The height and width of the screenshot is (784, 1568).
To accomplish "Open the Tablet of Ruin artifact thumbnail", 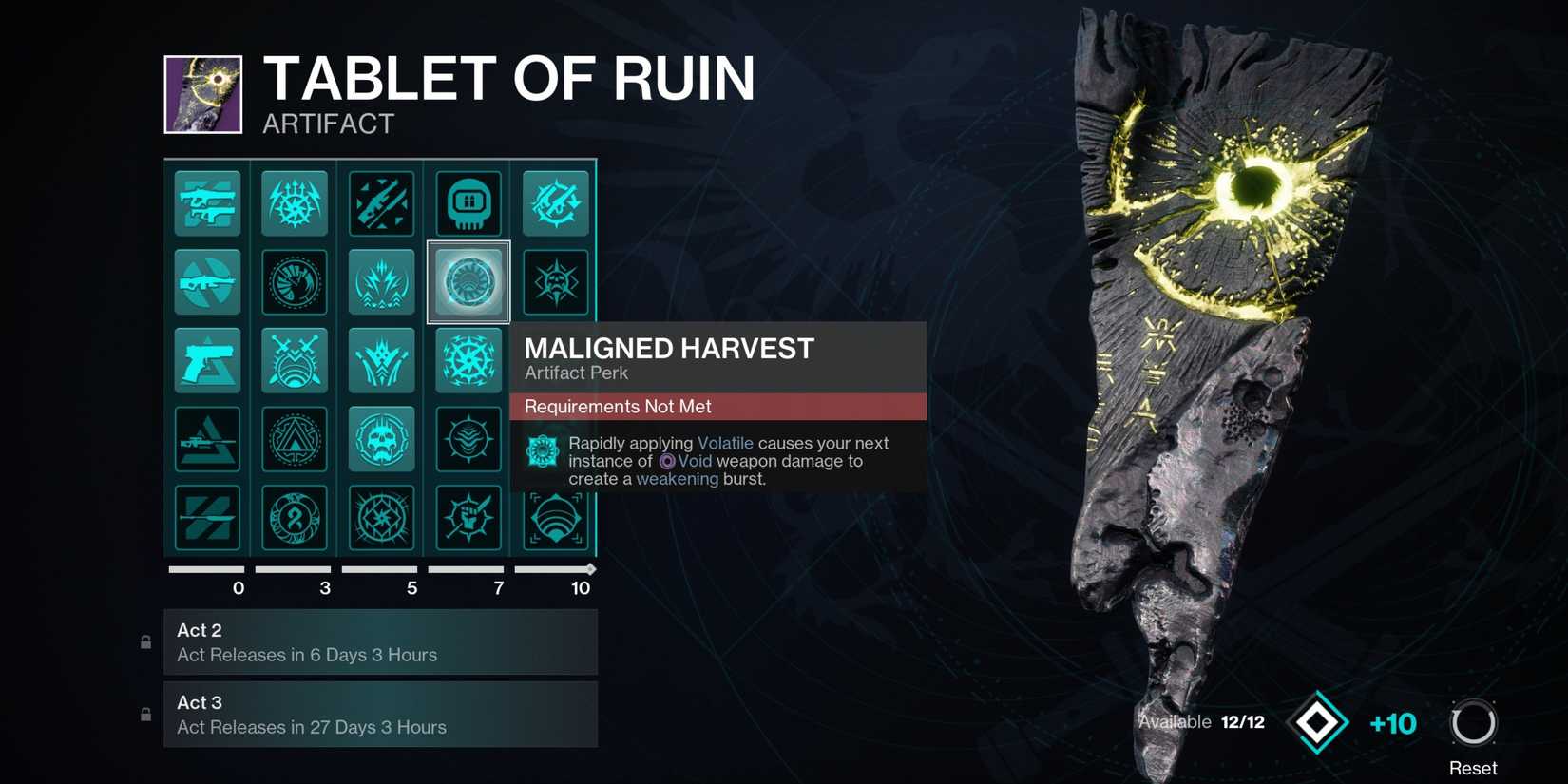I will 202,94.
